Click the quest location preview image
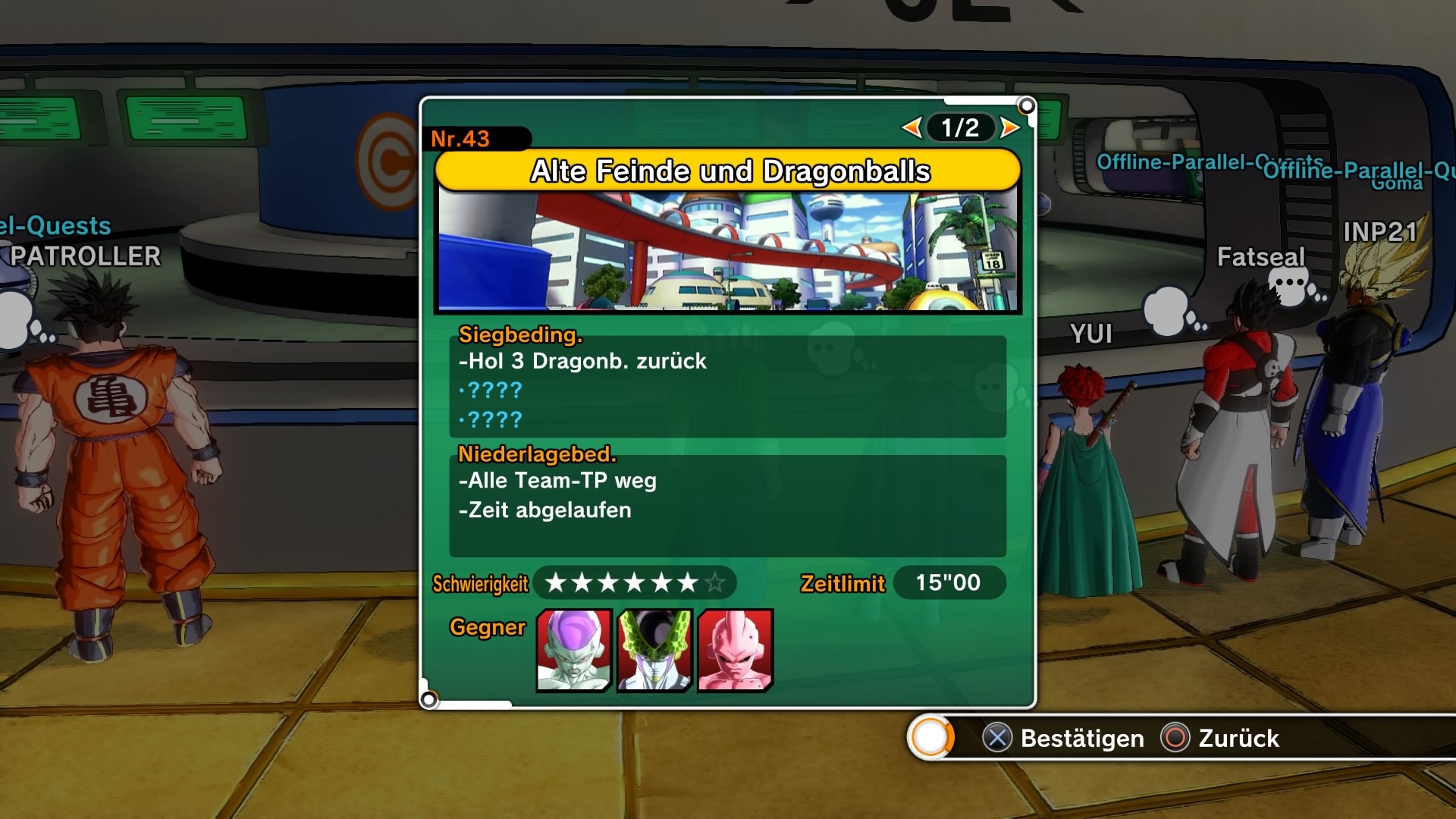The image size is (1456, 819). pyautogui.click(x=727, y=251)
